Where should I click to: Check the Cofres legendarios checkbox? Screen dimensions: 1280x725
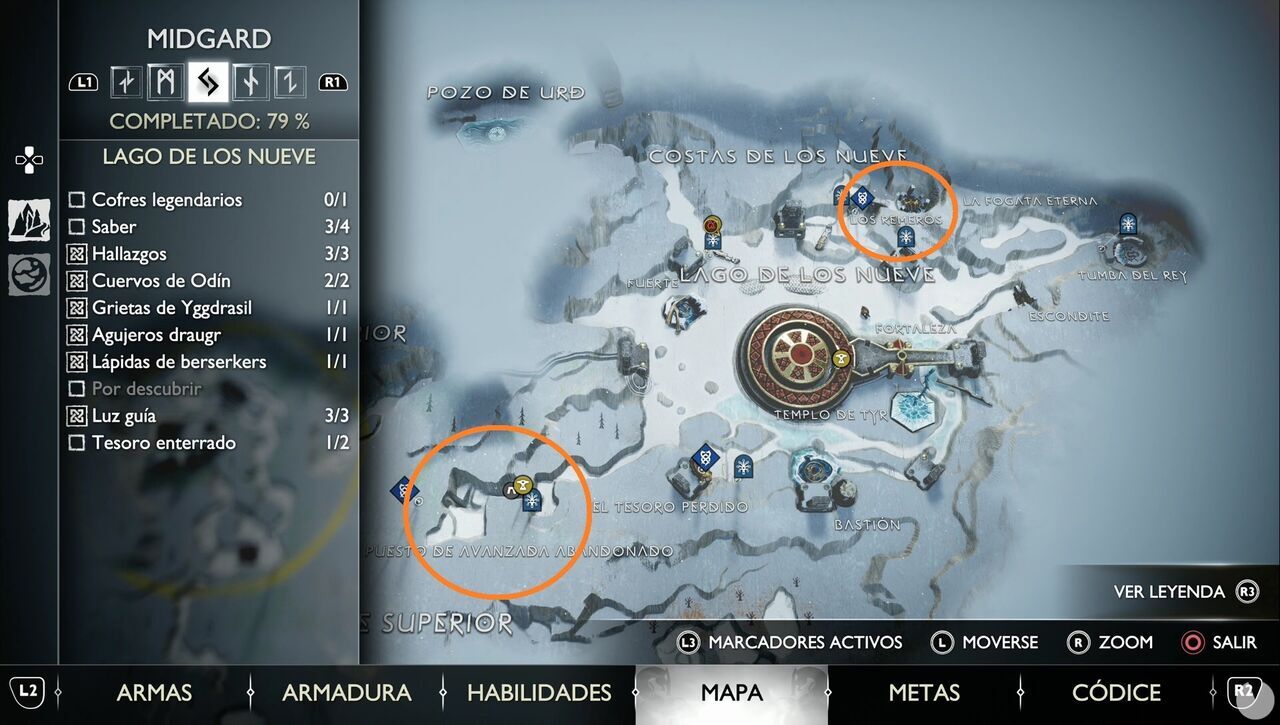(x=77, y=200)
